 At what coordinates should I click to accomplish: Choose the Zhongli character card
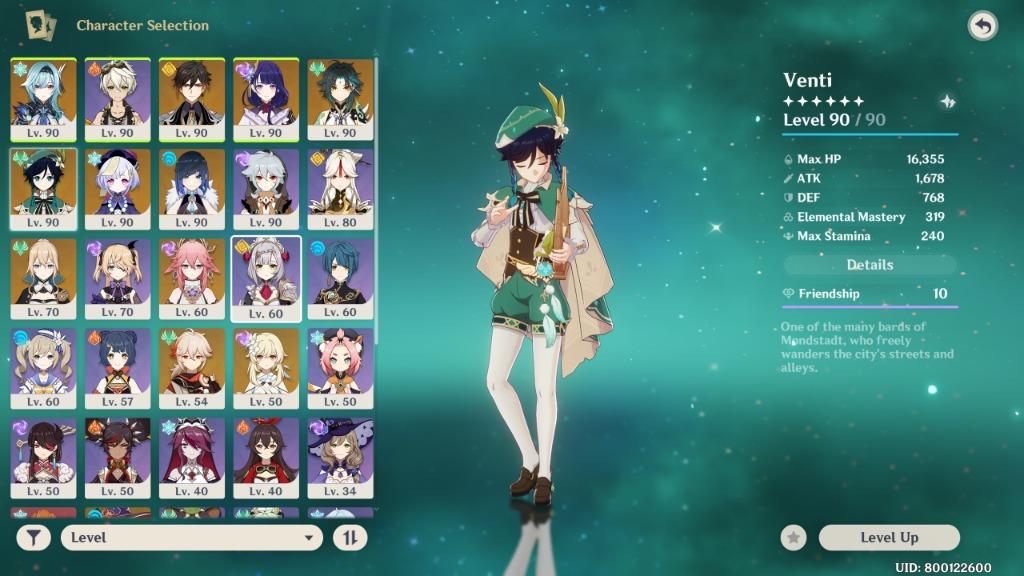pyautogui.click(x=192, y=98)
